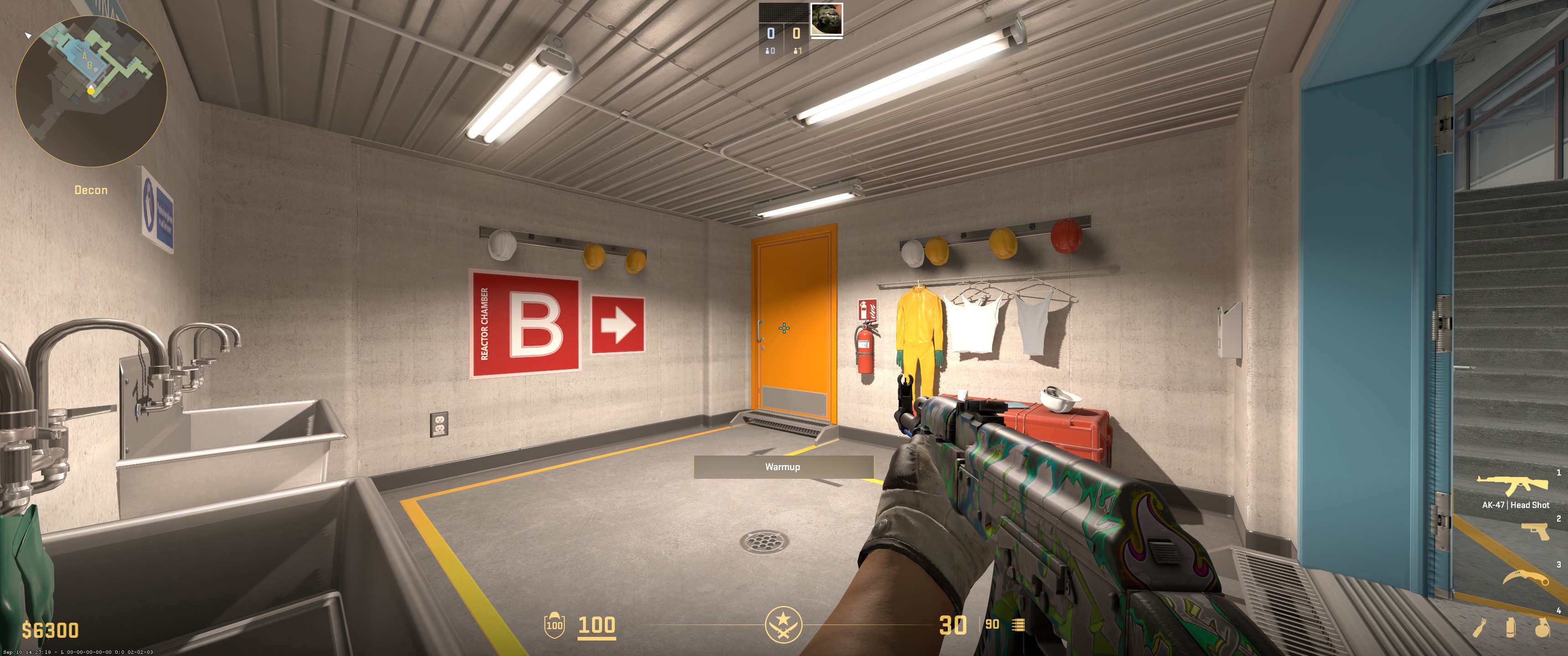Screen dimensions: 1568x656
Task: Select the pistol icon in weapon slot 2
Action: click(1535, 531)
